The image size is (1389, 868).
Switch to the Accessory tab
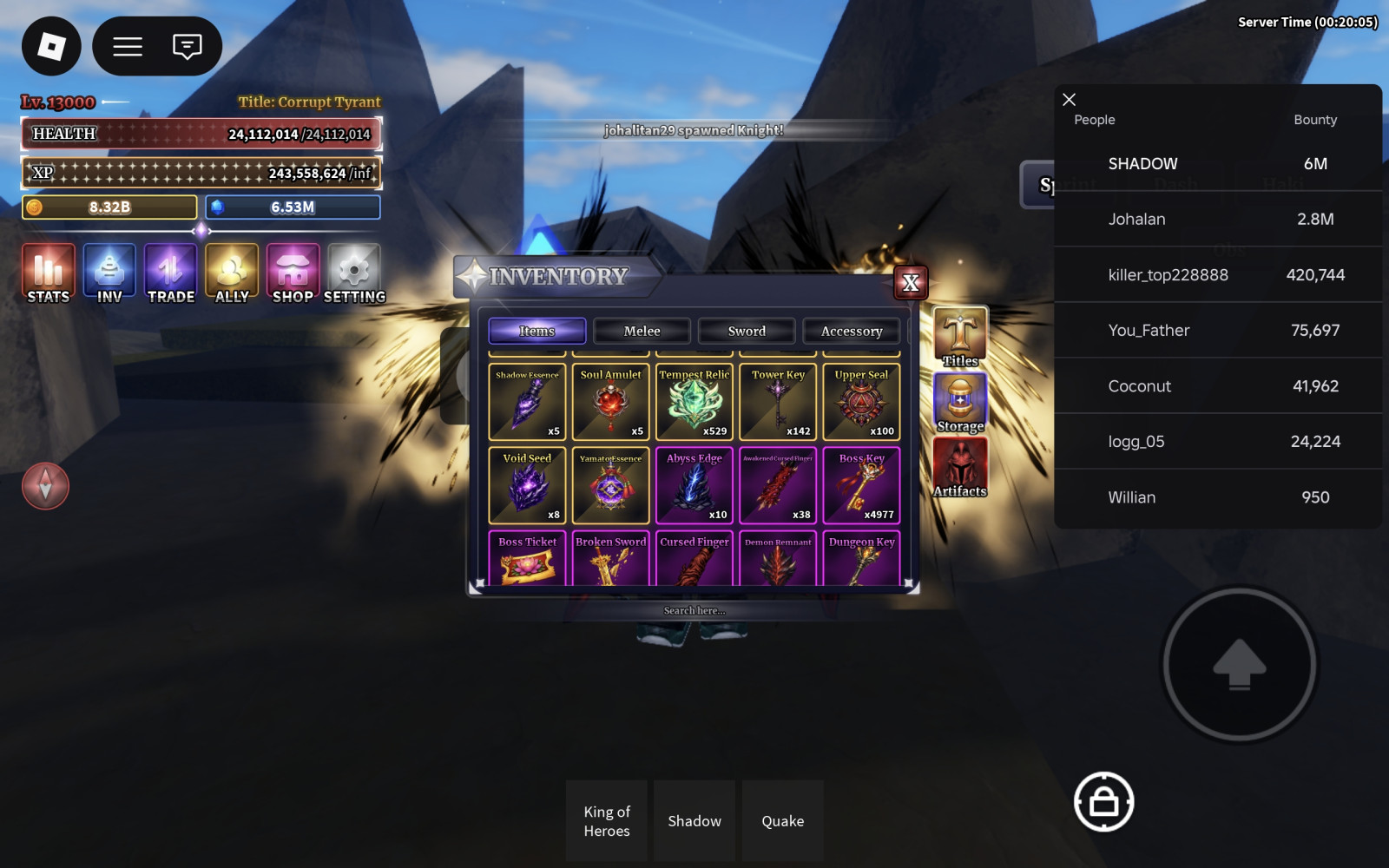[851, 331]
